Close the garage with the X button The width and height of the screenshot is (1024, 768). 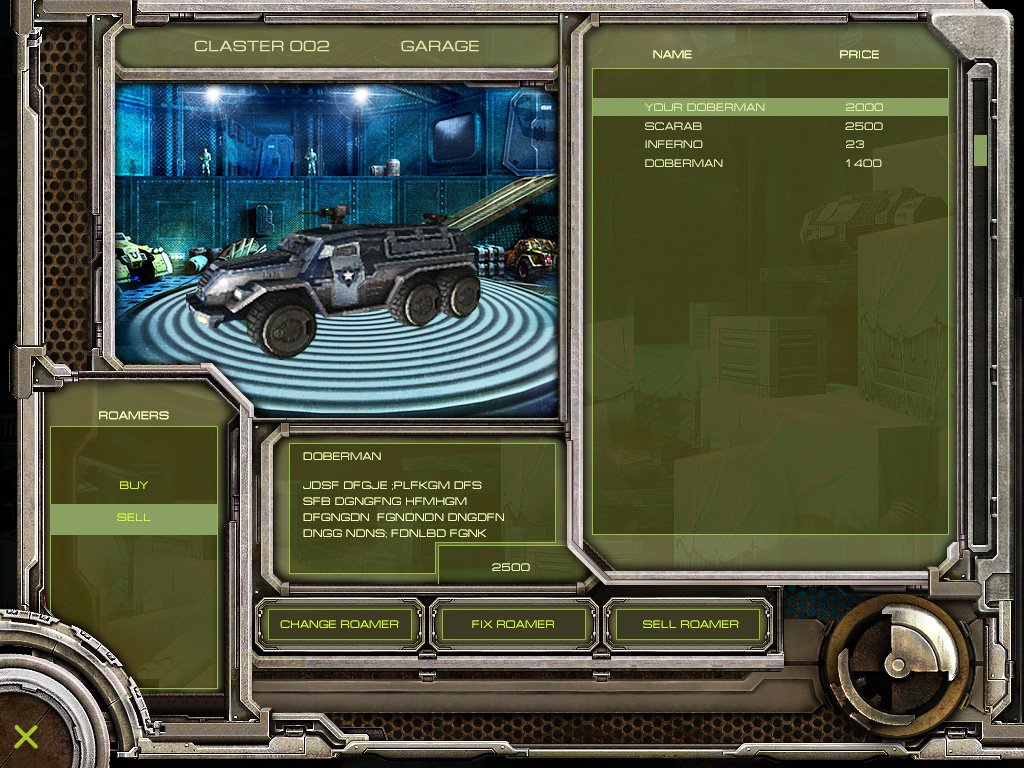(x=26, y=737)
